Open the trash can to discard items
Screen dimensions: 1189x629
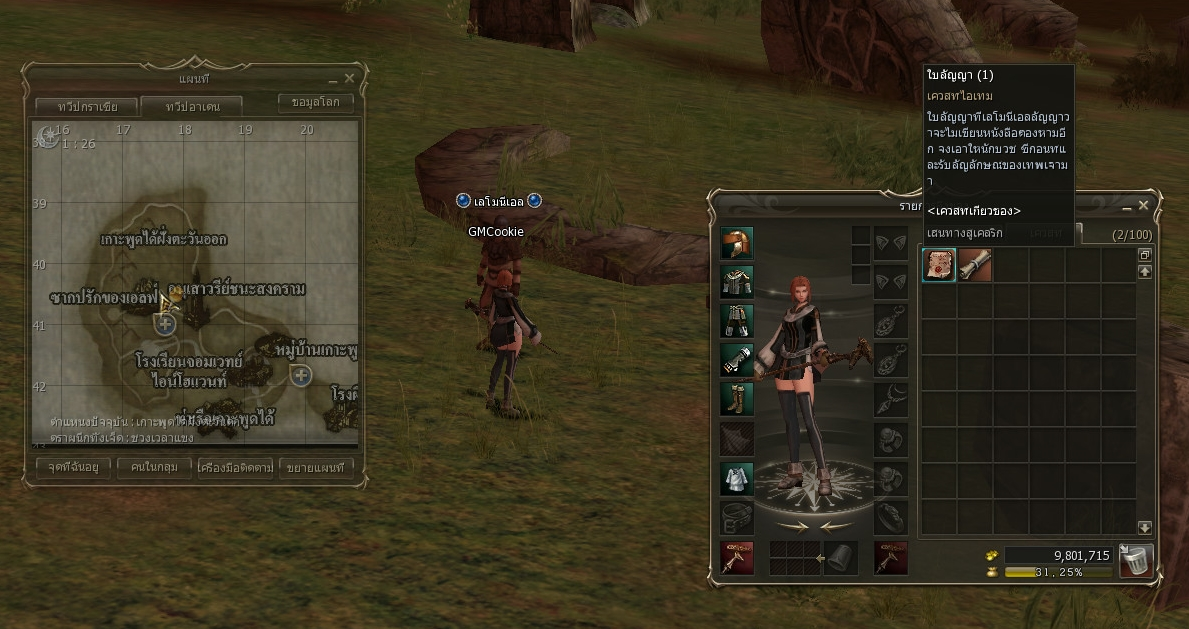pos(1135,561)
